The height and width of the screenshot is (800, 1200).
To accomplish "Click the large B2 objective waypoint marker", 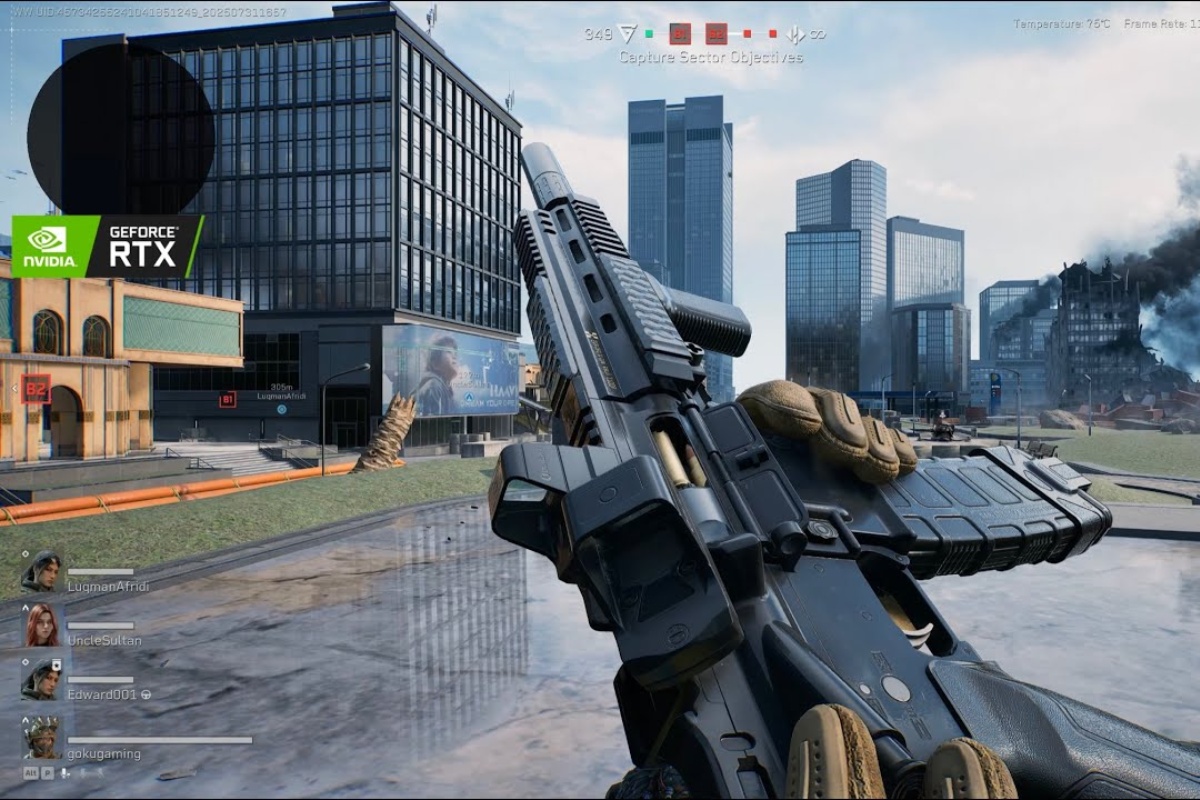I will coord(36,388).
